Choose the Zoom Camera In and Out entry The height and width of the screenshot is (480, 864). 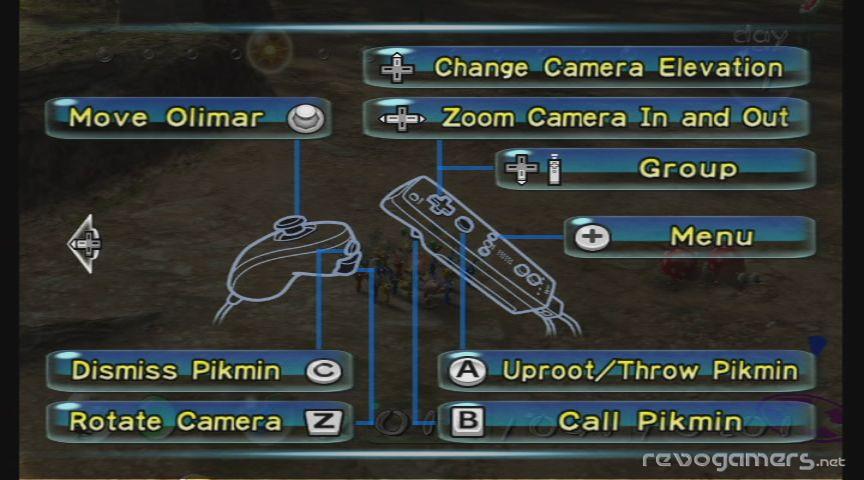click(x=586, y=118)
